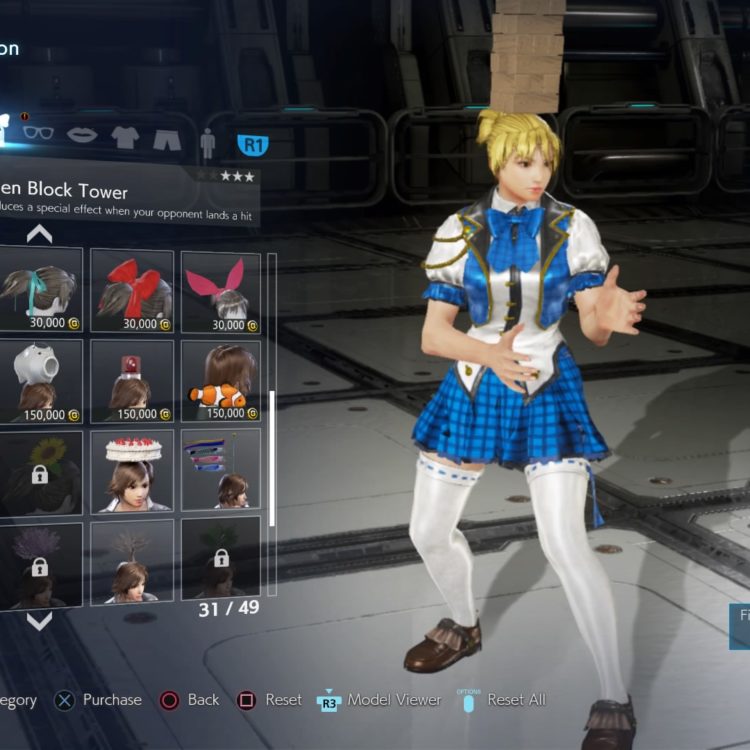Image resolution: width=750 pixels, height=750 pixels.
Task: Switch to the shirt upper body tab
Action: click(x=125, y=137)
